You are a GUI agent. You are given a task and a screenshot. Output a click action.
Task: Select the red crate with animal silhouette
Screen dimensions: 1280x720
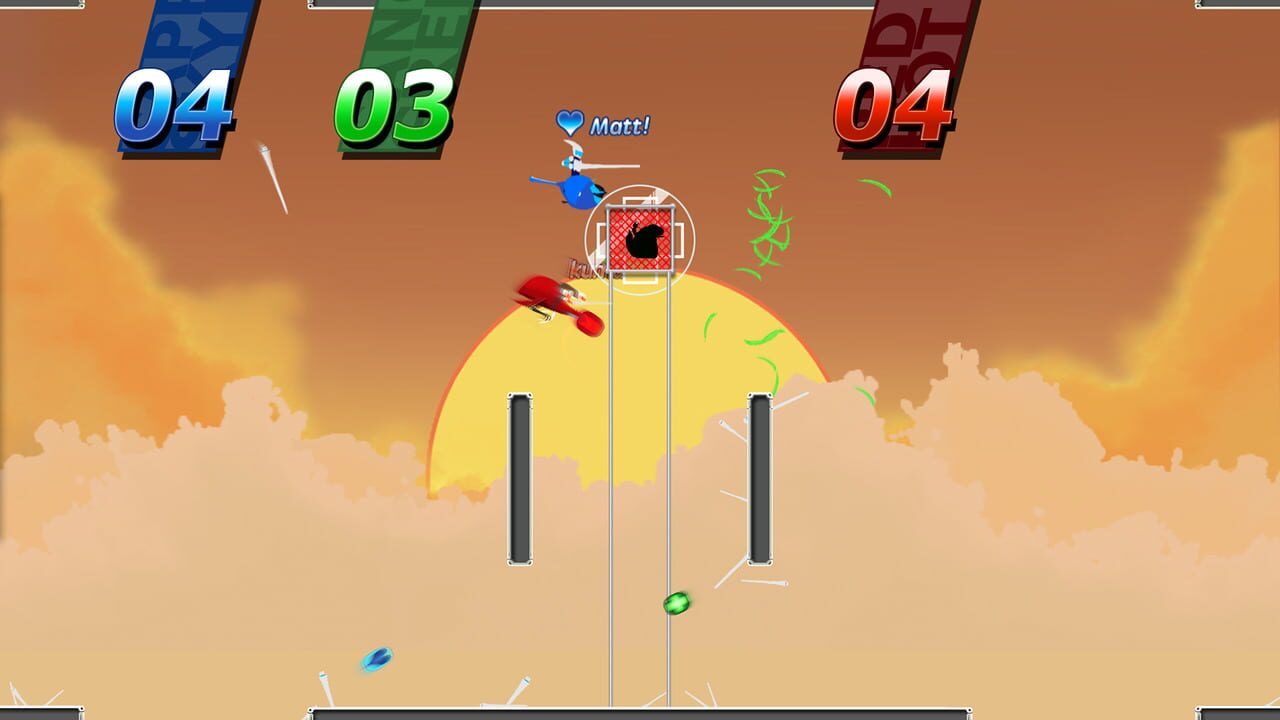point(639,239)
